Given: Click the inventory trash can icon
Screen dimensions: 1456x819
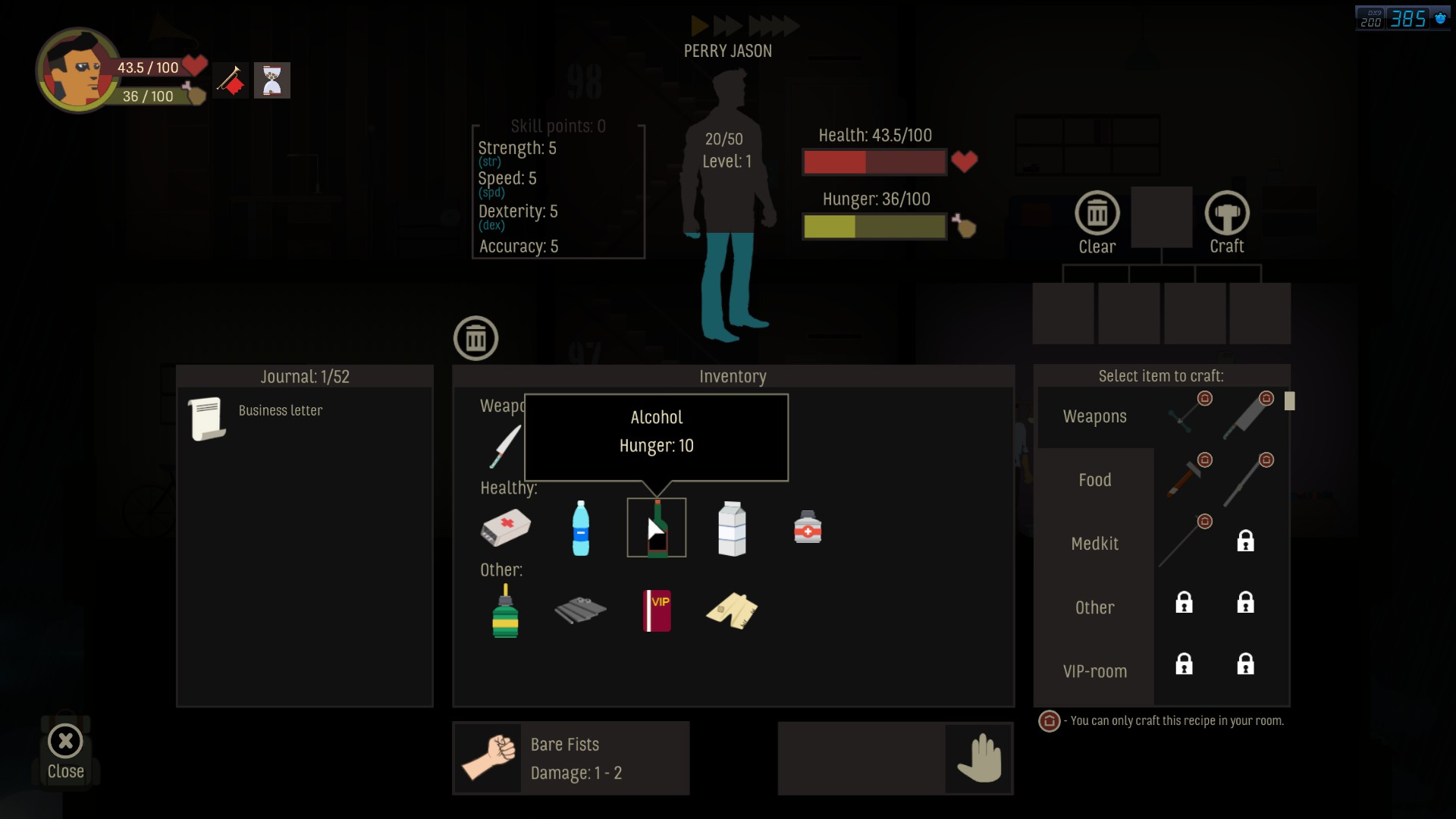Looking at the screenshot, I should coord(475,339).
